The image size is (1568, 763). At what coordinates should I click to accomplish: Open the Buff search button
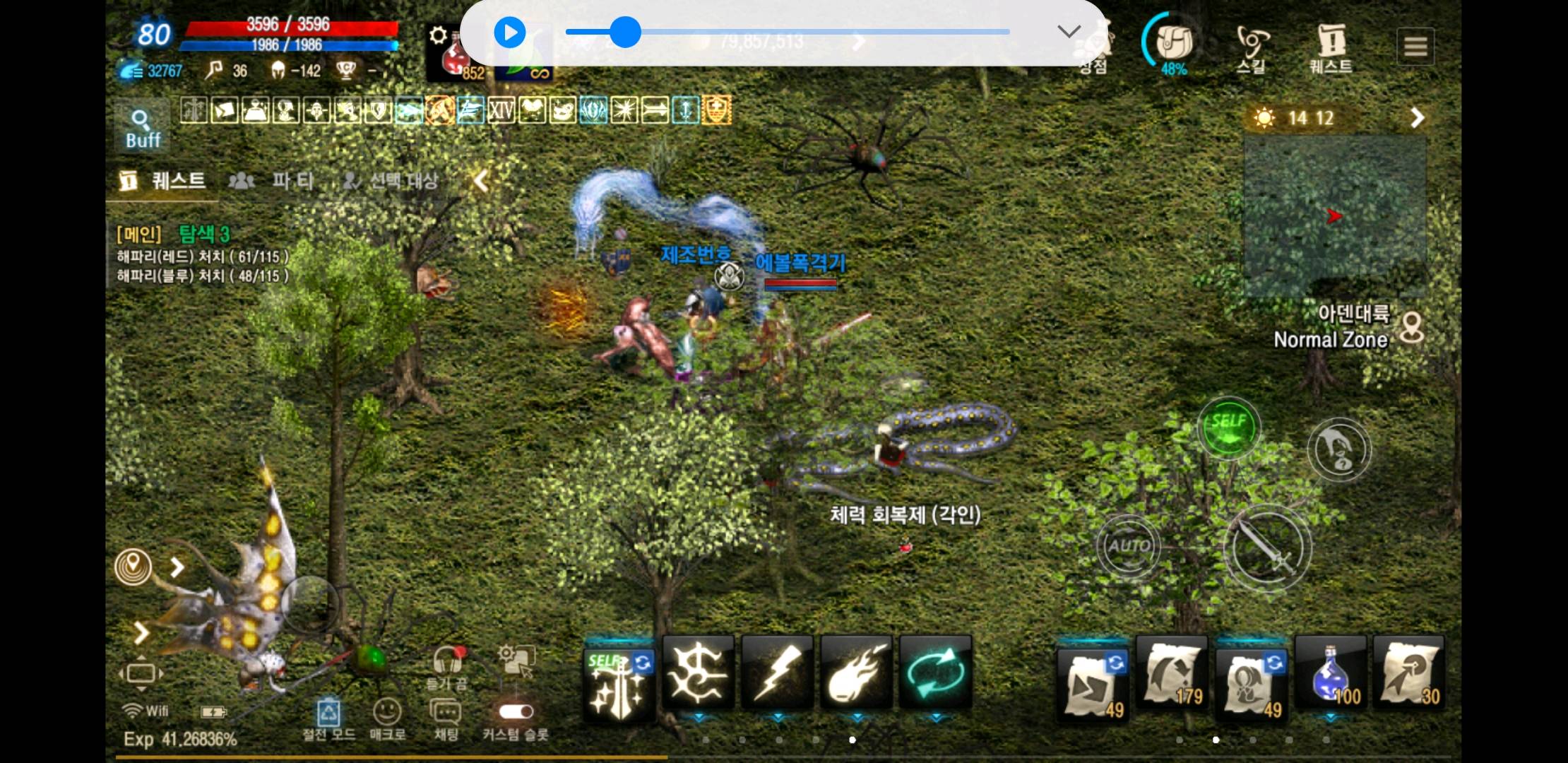142,128
